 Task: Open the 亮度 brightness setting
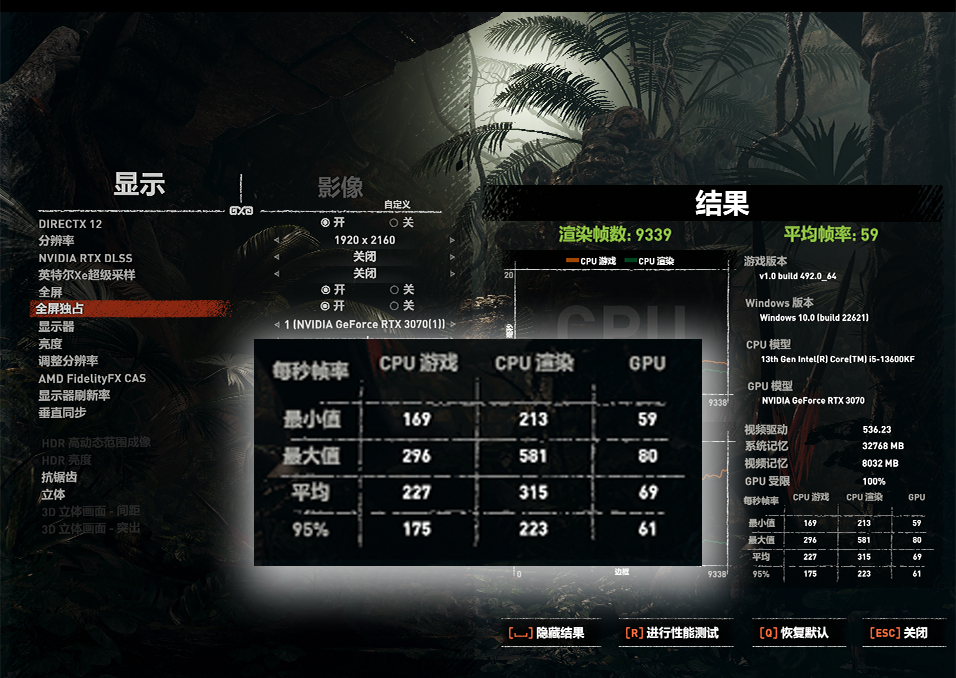pos(50,344)
